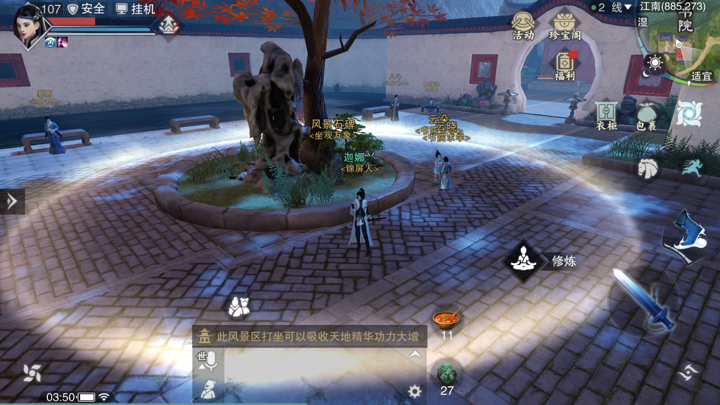Image resolution: width=720 pixels, height=405 pixels.
Task: Open the 珍宝阁 treasure shop
Action: pos(564,25)
